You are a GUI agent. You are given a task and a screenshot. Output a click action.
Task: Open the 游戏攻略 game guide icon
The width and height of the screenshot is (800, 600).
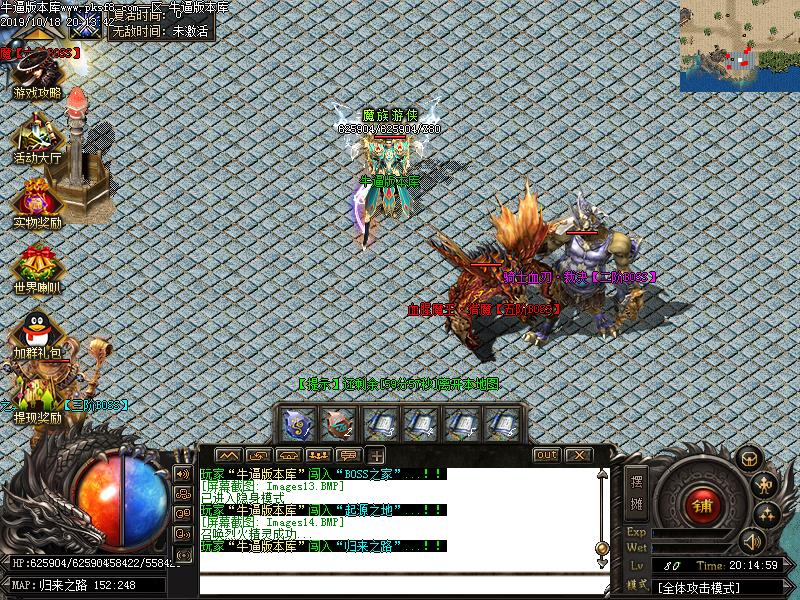(37, 73)
